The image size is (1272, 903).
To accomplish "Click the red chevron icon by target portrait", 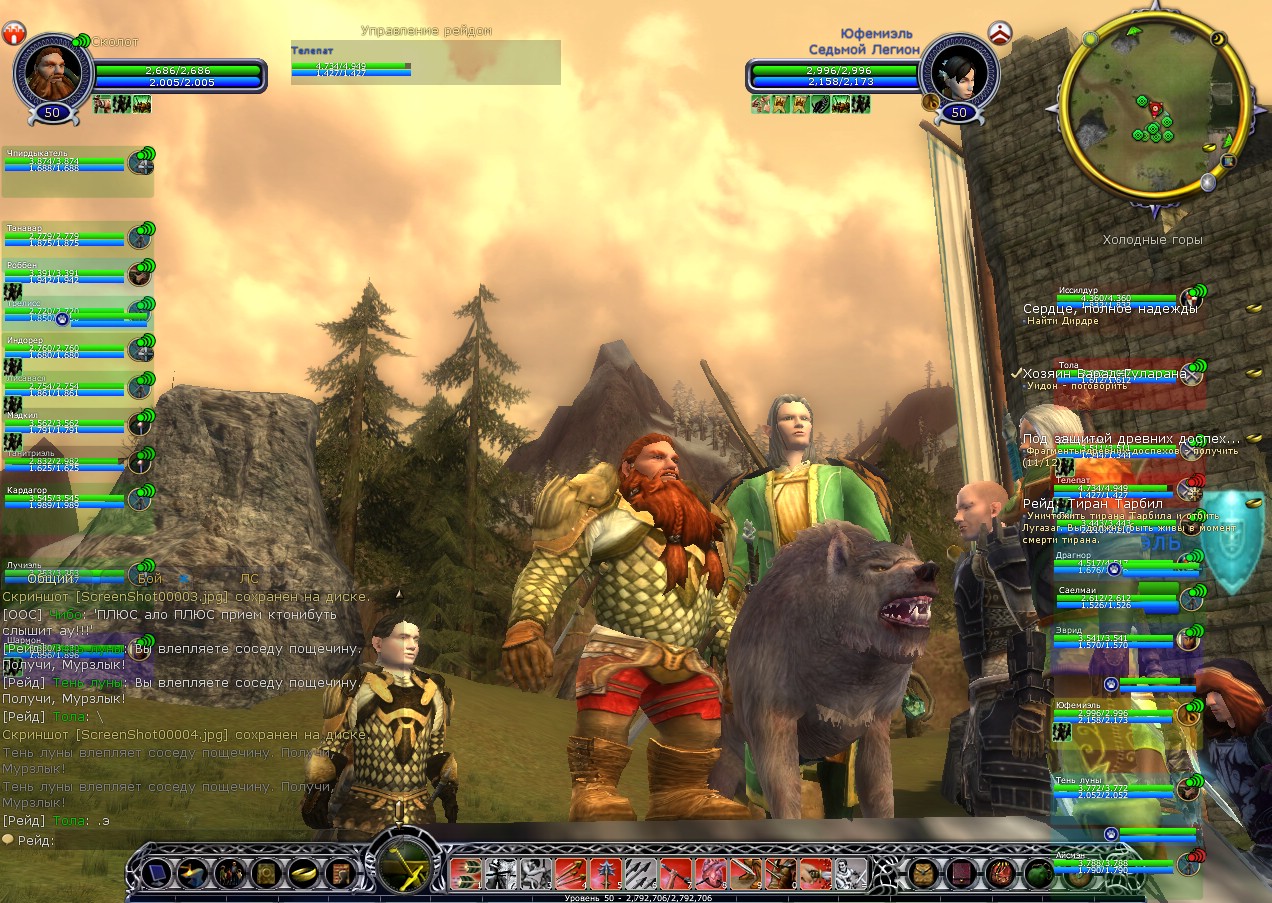I will 1001,33.
